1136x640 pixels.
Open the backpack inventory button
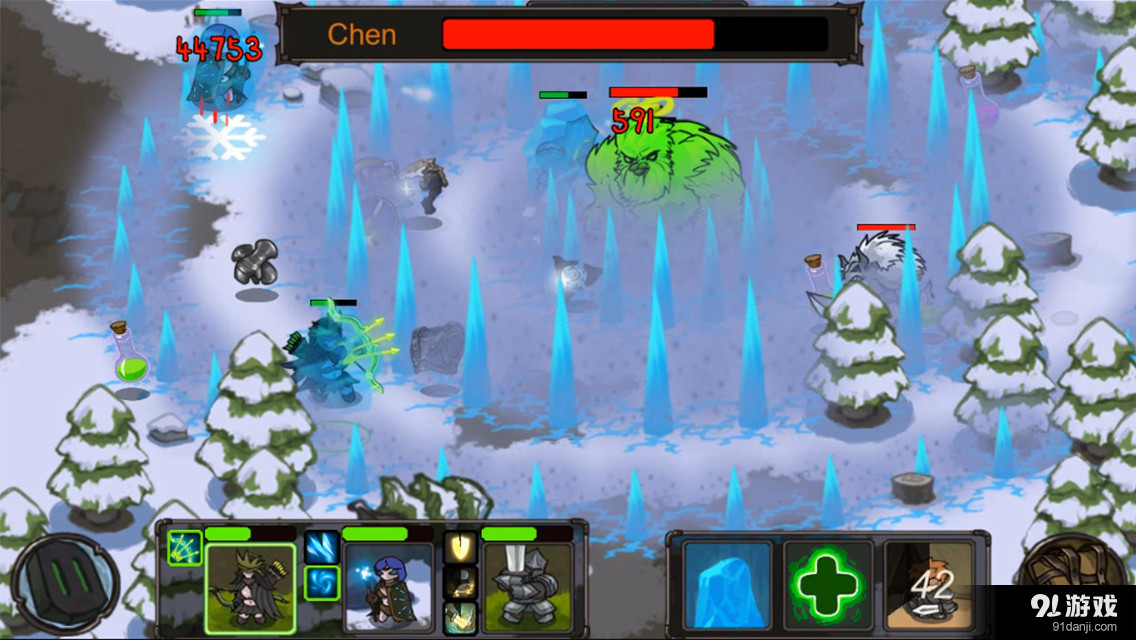1070,580
